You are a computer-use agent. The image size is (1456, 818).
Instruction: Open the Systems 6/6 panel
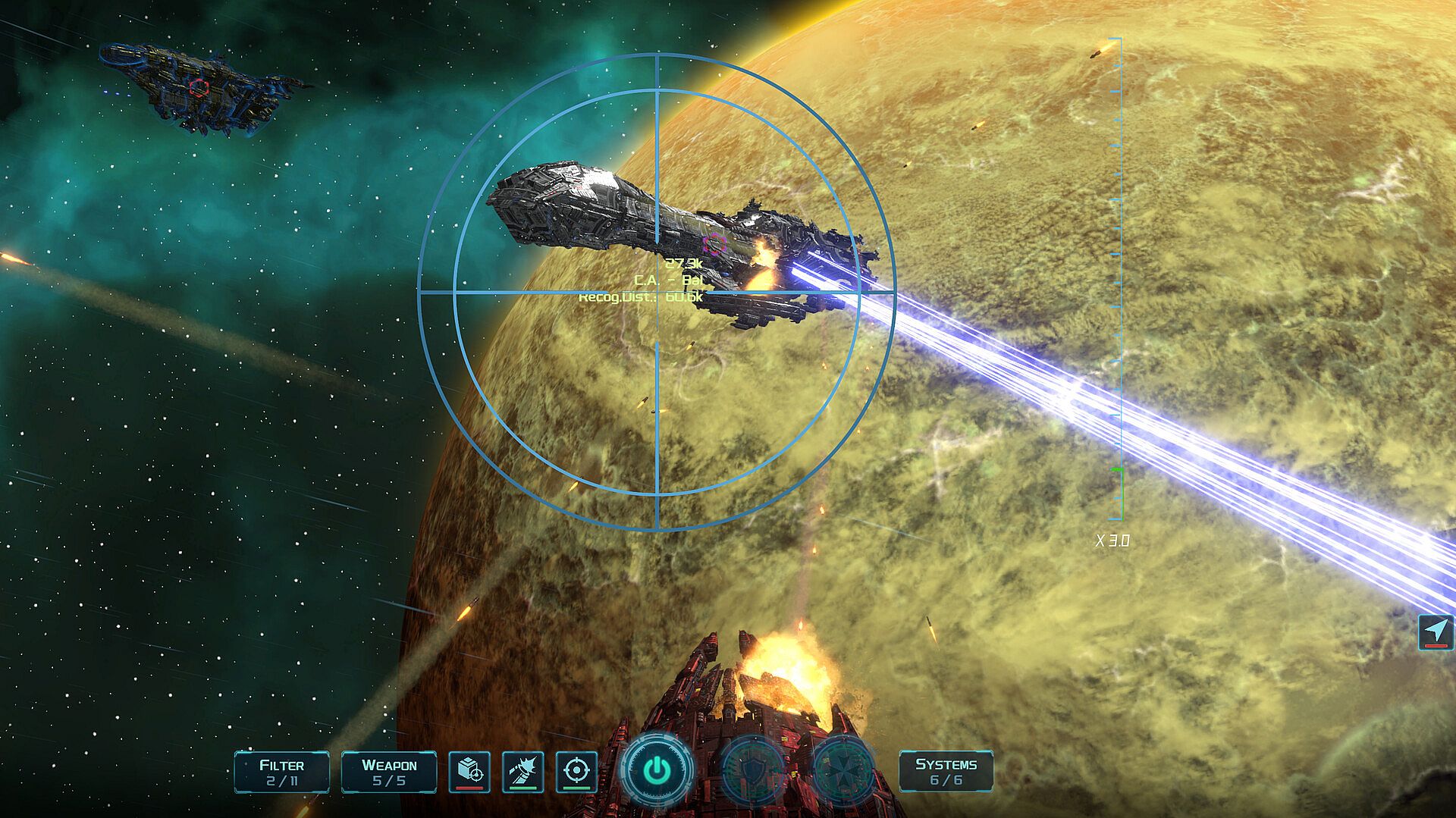pyautogui.click(x=946, y=772)
